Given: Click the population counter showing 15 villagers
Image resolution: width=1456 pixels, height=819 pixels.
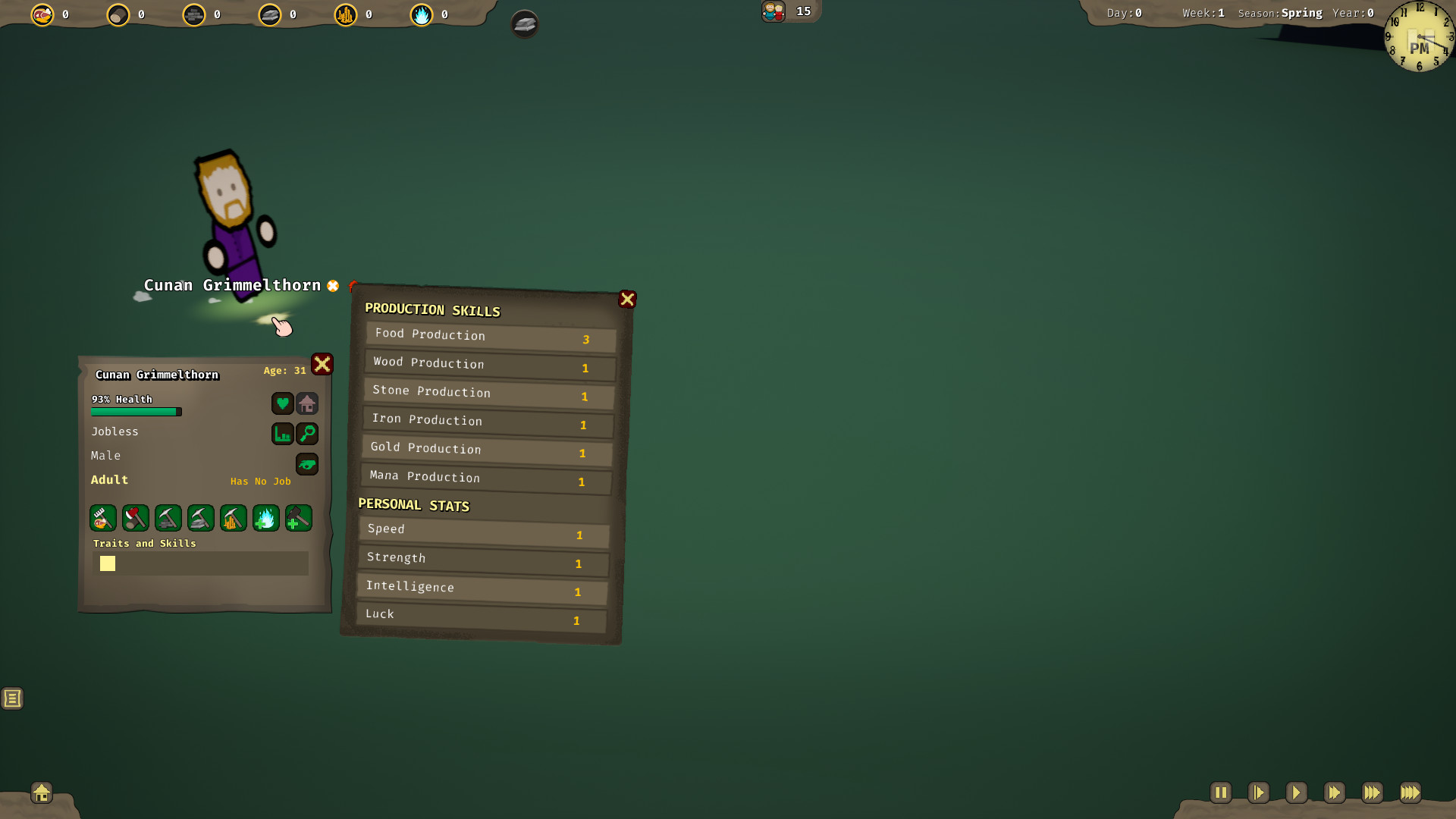Looking at the screenshot, I should pyautogui.click(x=789, y=11).
